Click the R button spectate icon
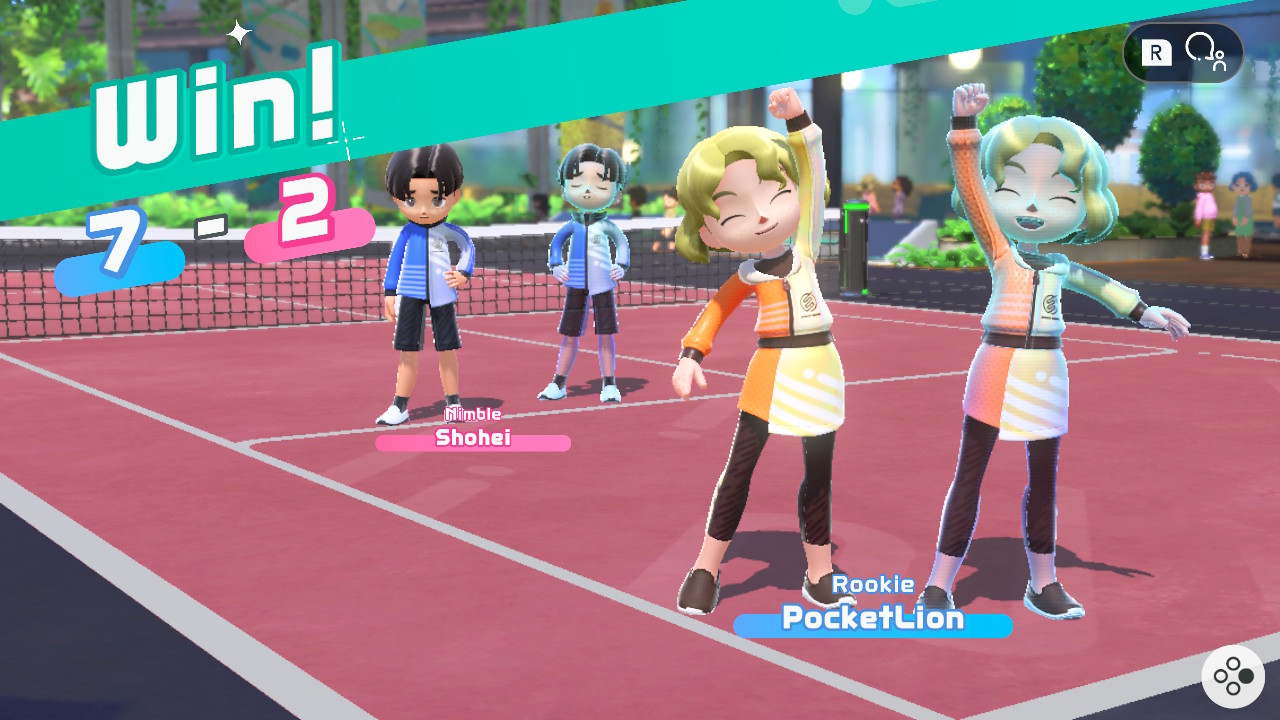The image size is (1280, 720). [x=1155, y=52]
